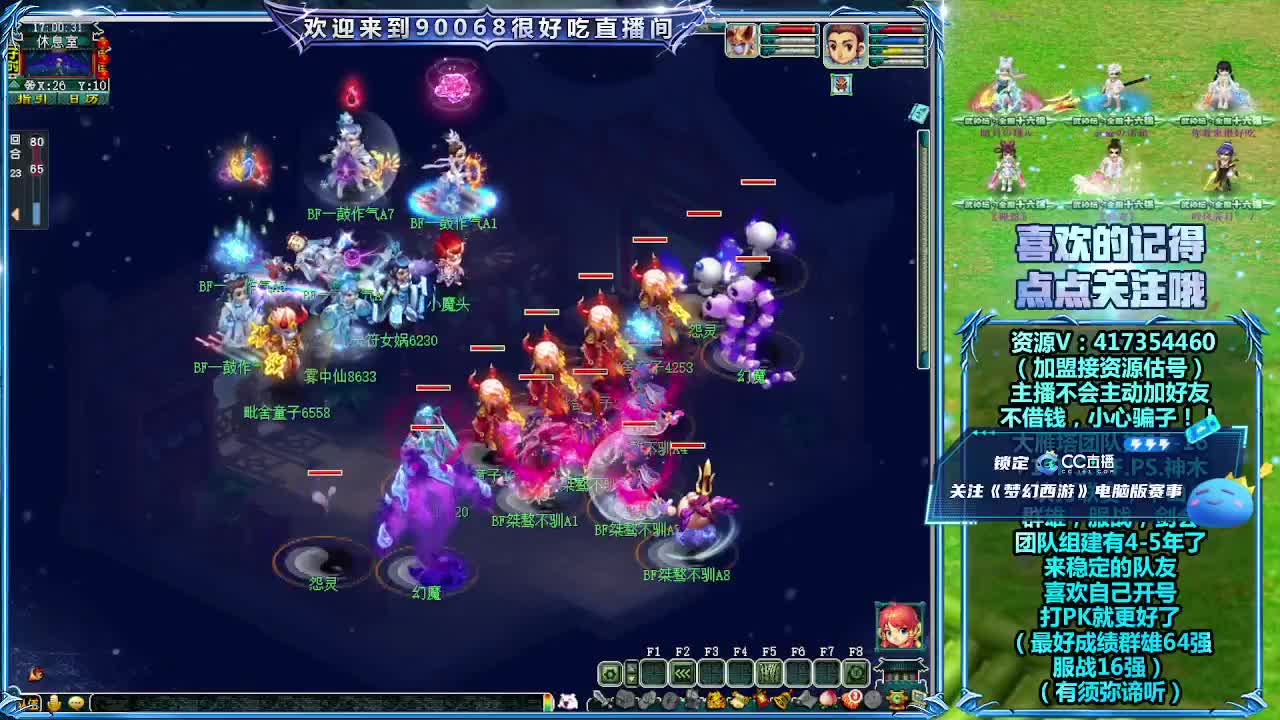
Task: Open the 日历 calendar panel
Action: [x=85, y=98]
